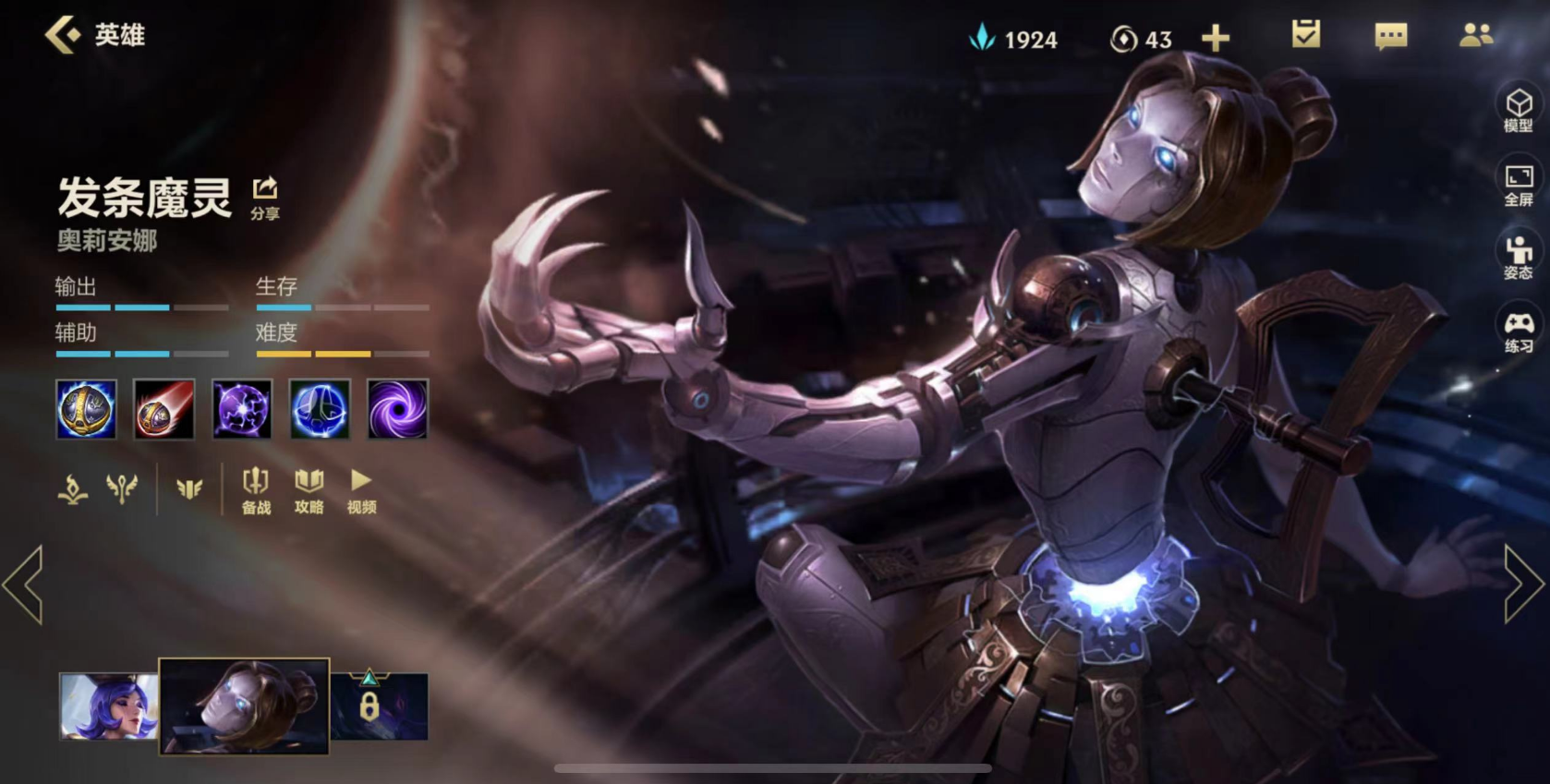Select the red flaming ball ability icon

(x=163, y=409)
